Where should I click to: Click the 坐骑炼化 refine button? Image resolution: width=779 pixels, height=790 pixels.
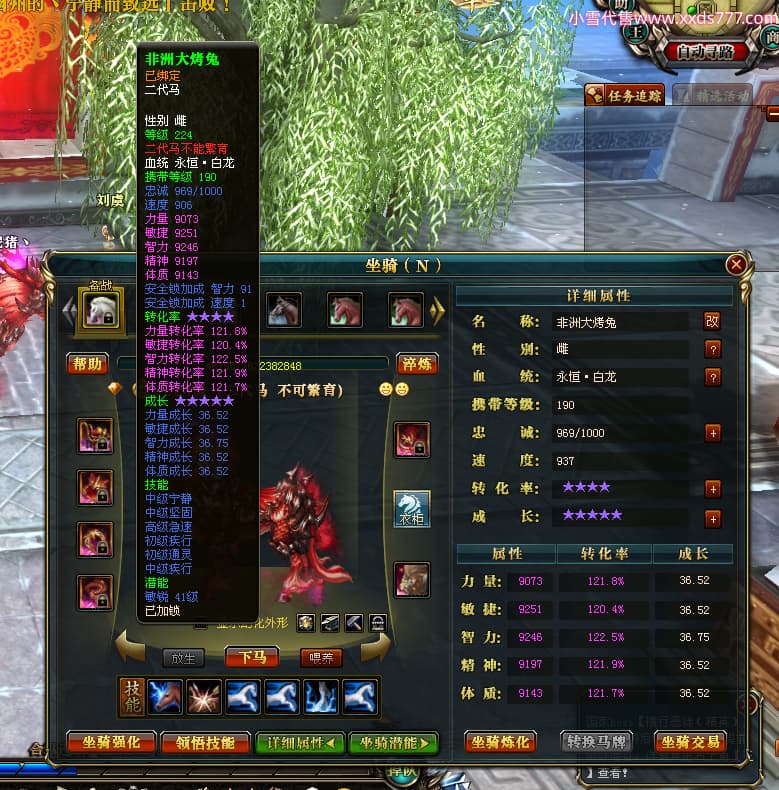[501, 742]
